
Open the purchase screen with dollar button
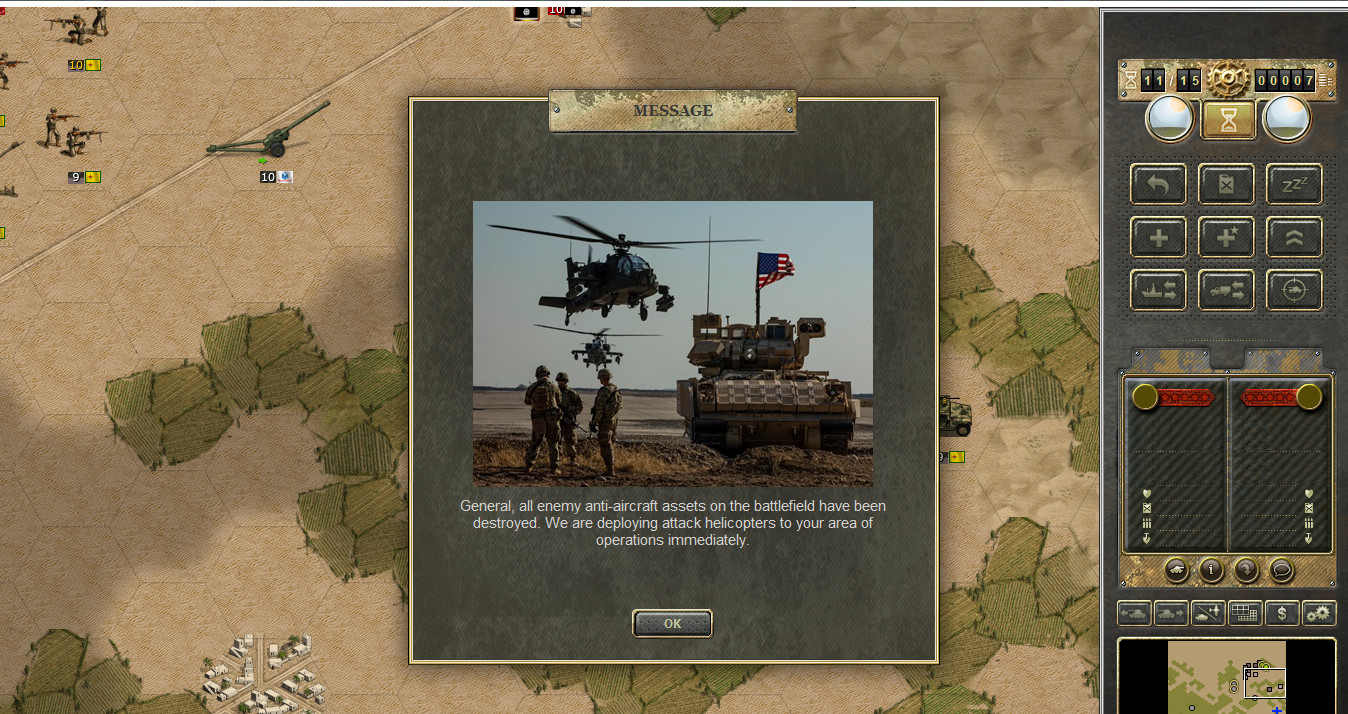click(x=1282, y=613)
